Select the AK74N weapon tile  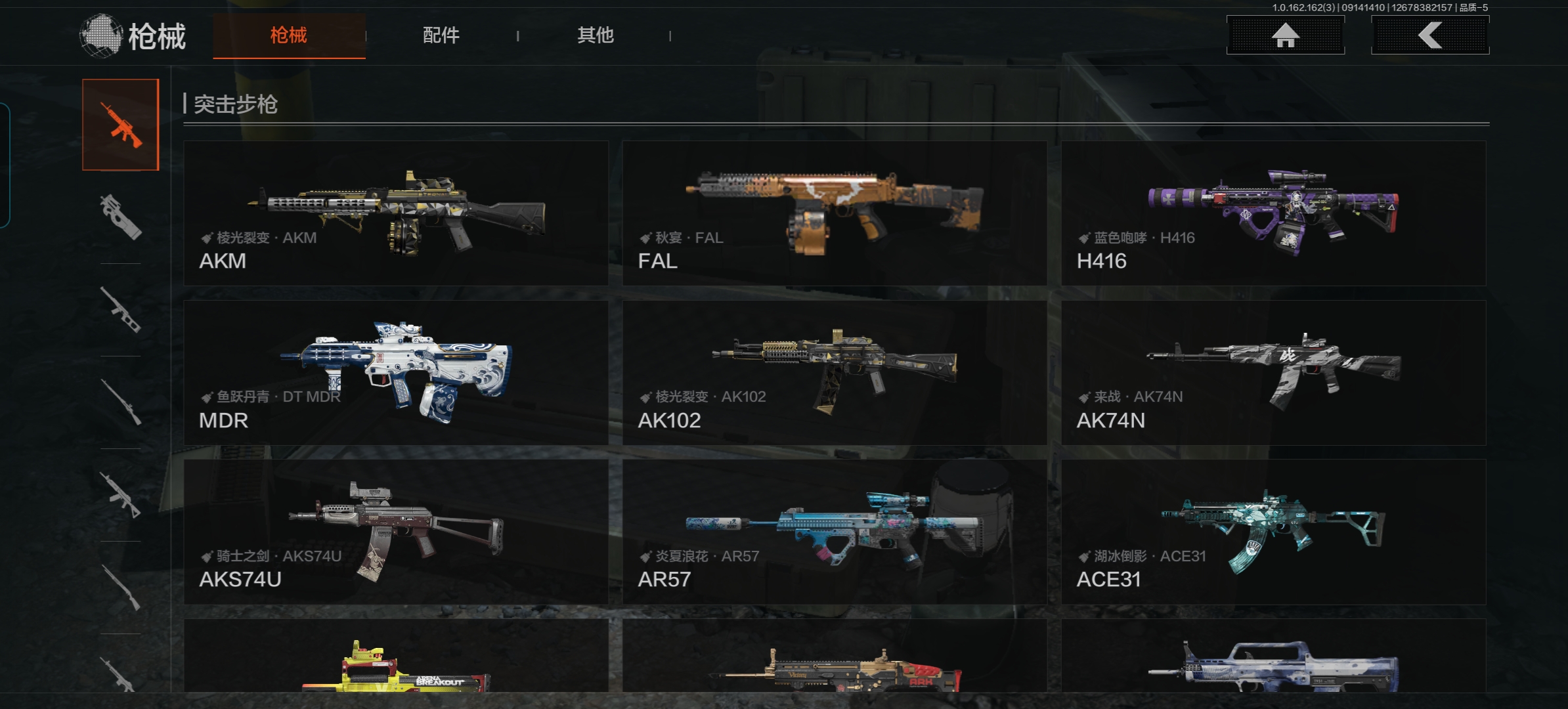click(x=1273, y=373)
